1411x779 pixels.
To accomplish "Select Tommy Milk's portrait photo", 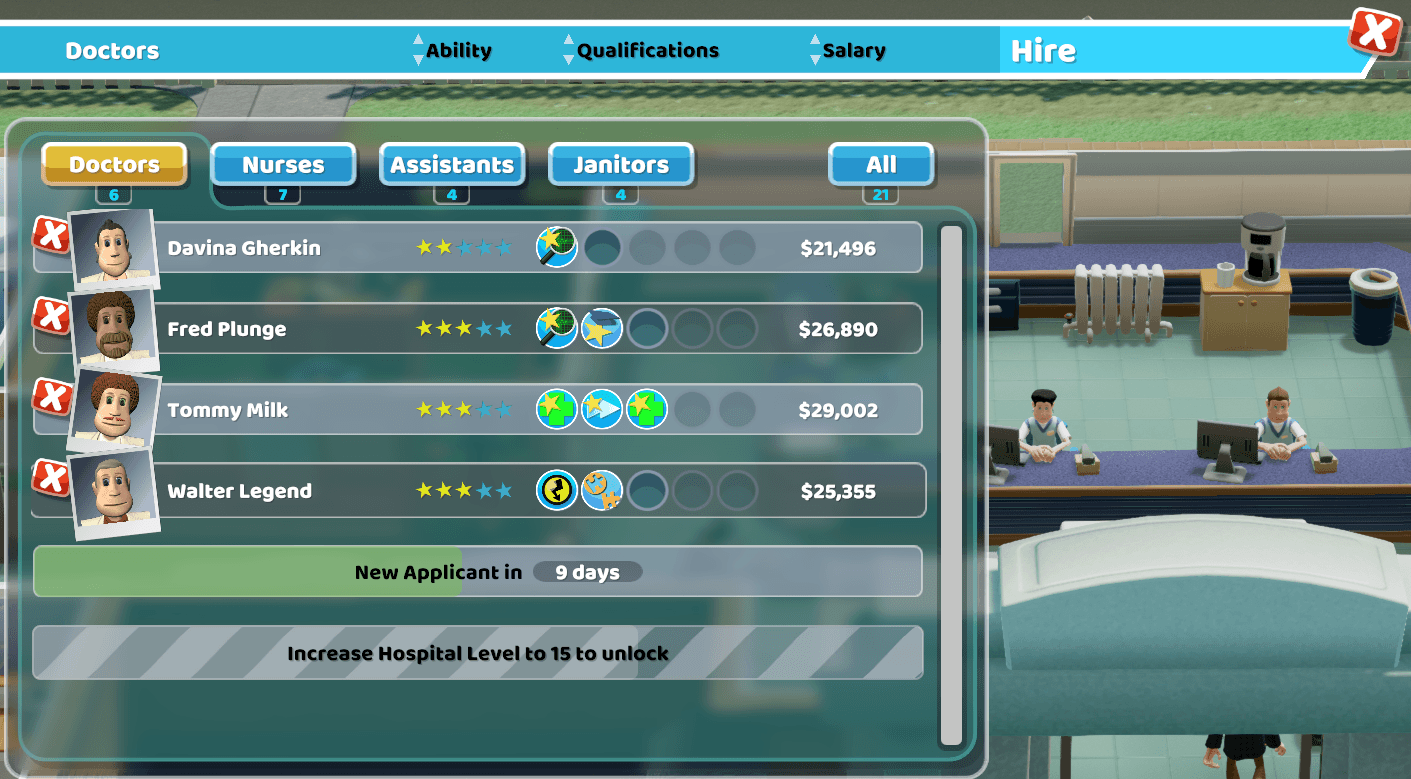I will coord(113,409).
